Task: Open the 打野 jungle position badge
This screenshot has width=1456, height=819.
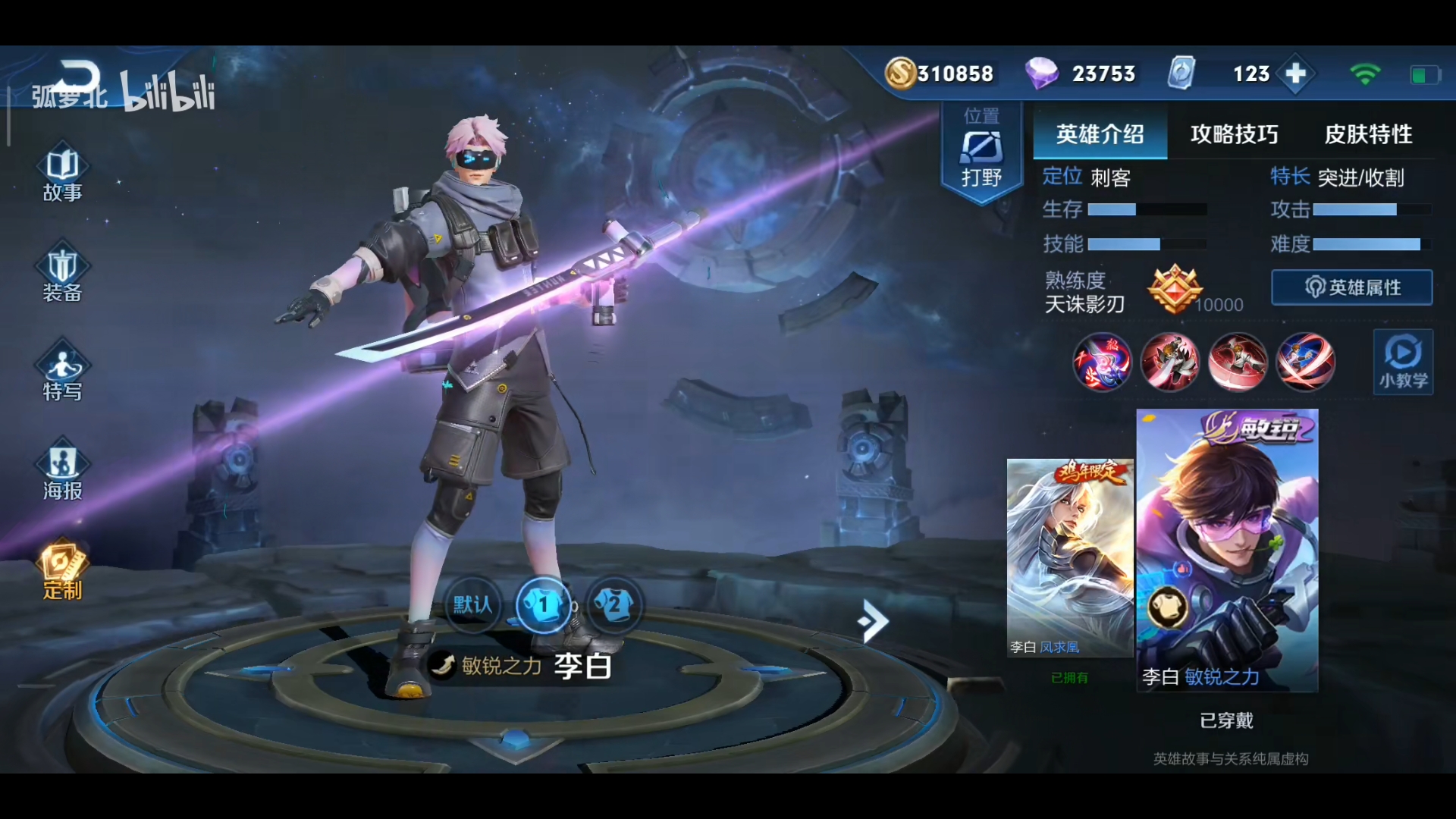Action: pyautogui.click(x=982, y=148)
